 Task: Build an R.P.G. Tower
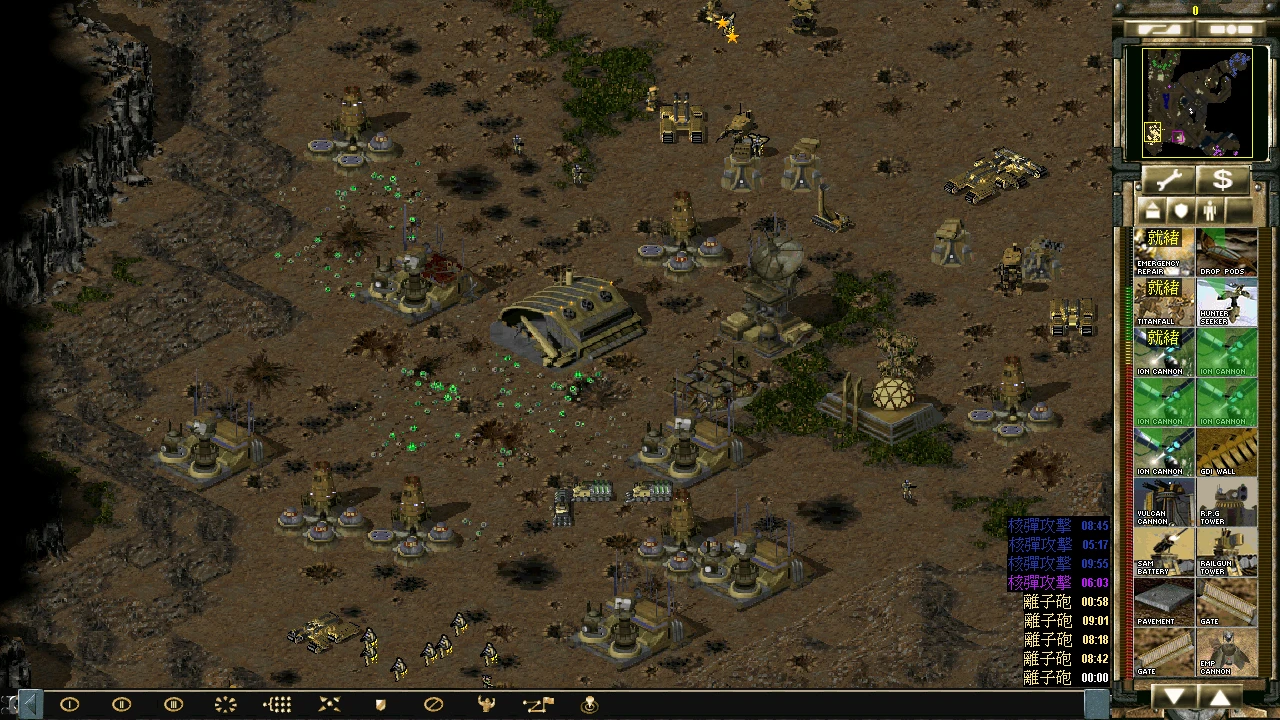[x=1227, y=502]
